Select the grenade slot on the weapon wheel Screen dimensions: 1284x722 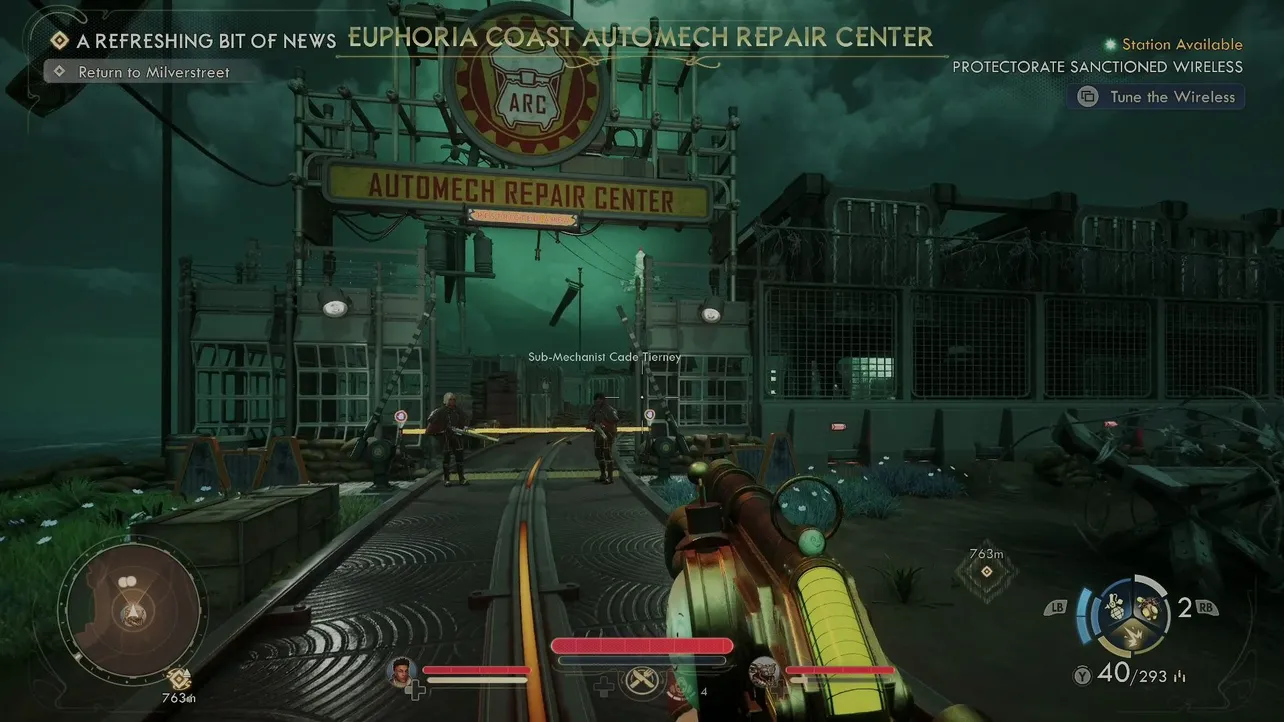(x=1115, y=606)
